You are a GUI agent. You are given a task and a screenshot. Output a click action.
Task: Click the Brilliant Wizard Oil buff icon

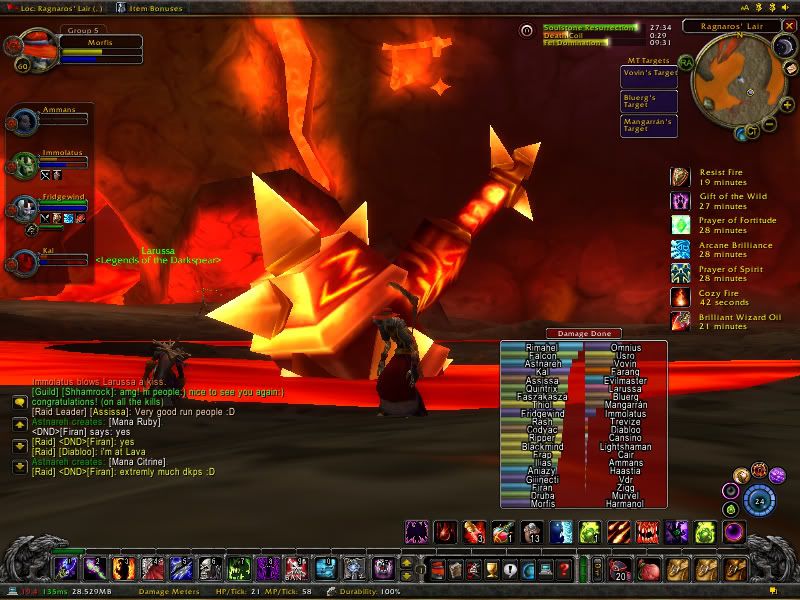click(x=680, y=321)
